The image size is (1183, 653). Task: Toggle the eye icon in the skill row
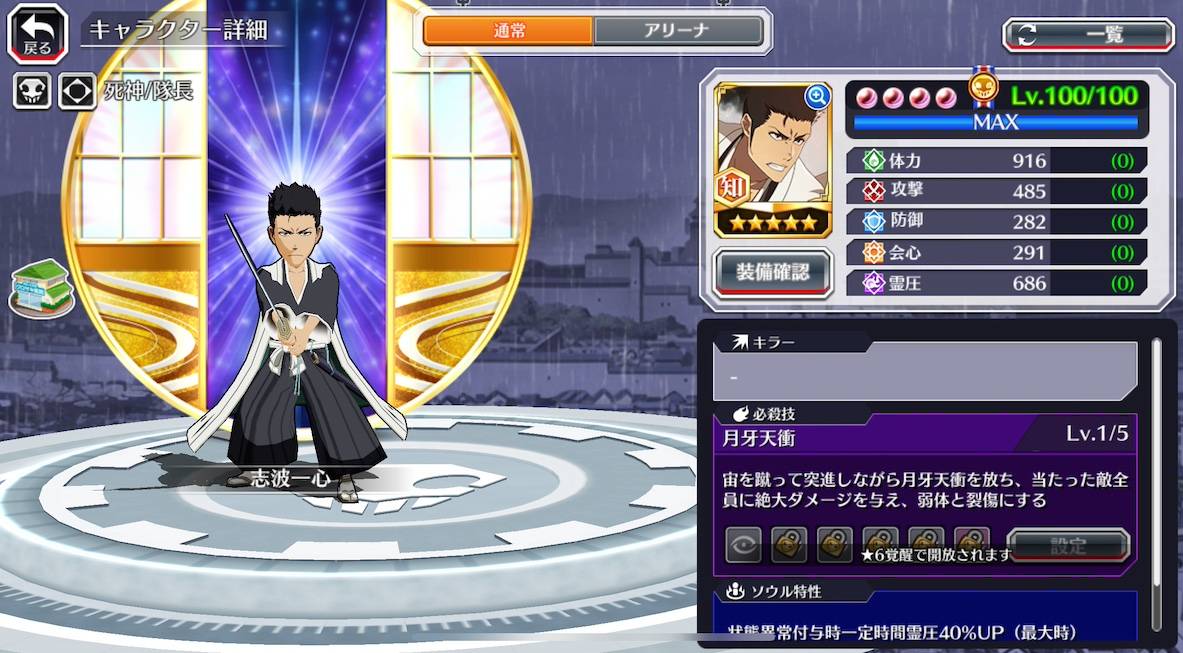[x=743, y=545]
